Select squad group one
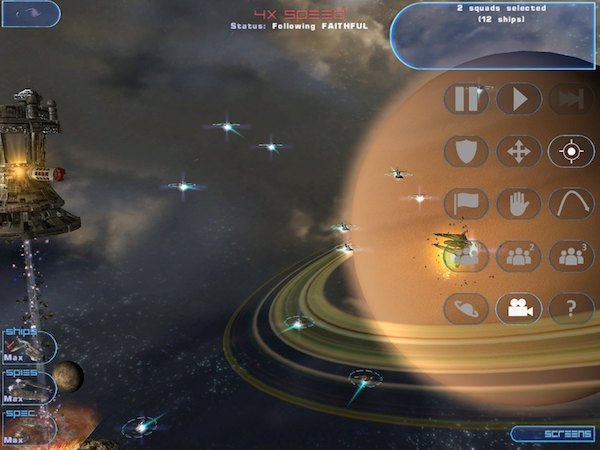600x450 pixels. (466, 256)
